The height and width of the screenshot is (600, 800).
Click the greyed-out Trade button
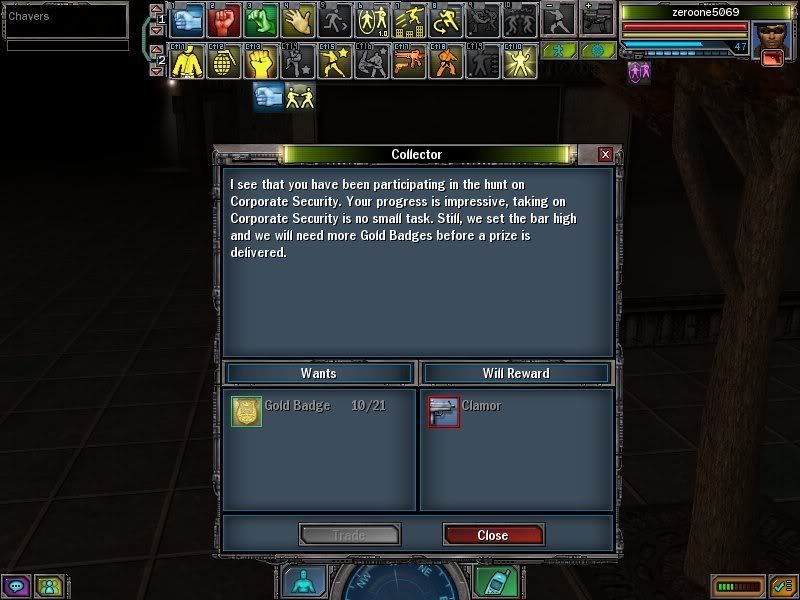[x=349, y=535]
